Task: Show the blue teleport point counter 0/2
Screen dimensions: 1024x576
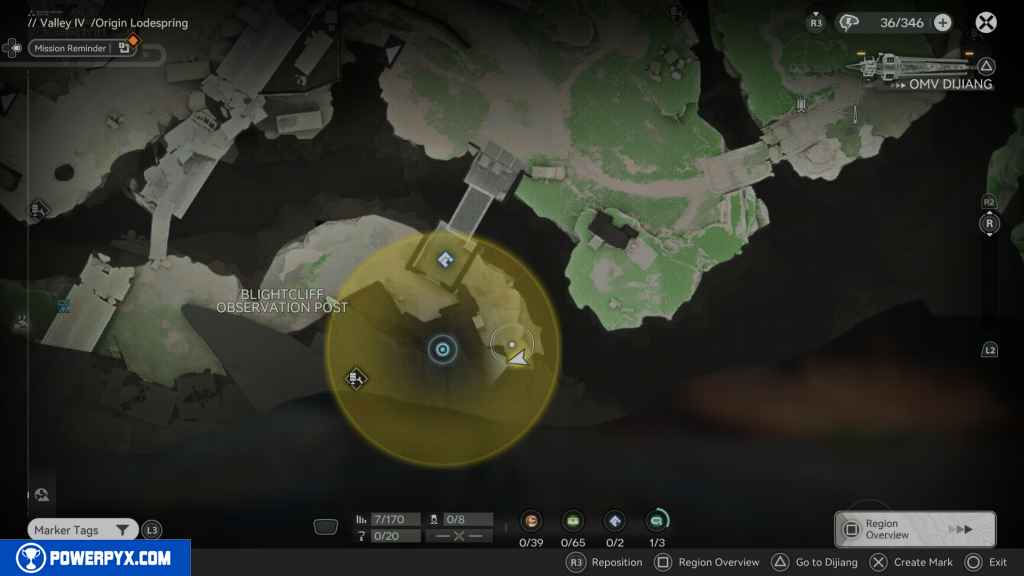Action: pyautogui.click(x=615, y=521)
